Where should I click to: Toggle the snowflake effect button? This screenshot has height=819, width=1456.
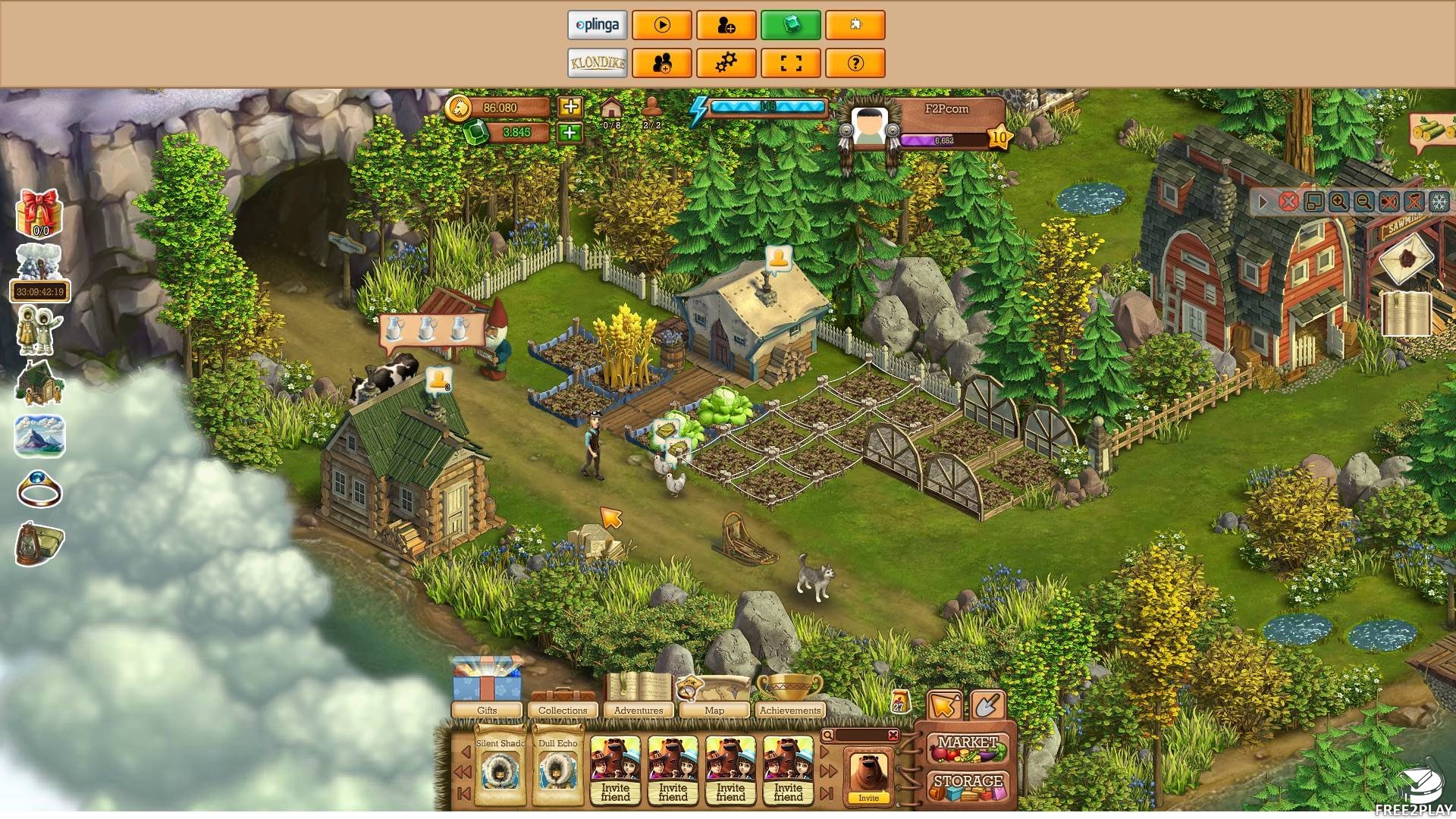1439,202
